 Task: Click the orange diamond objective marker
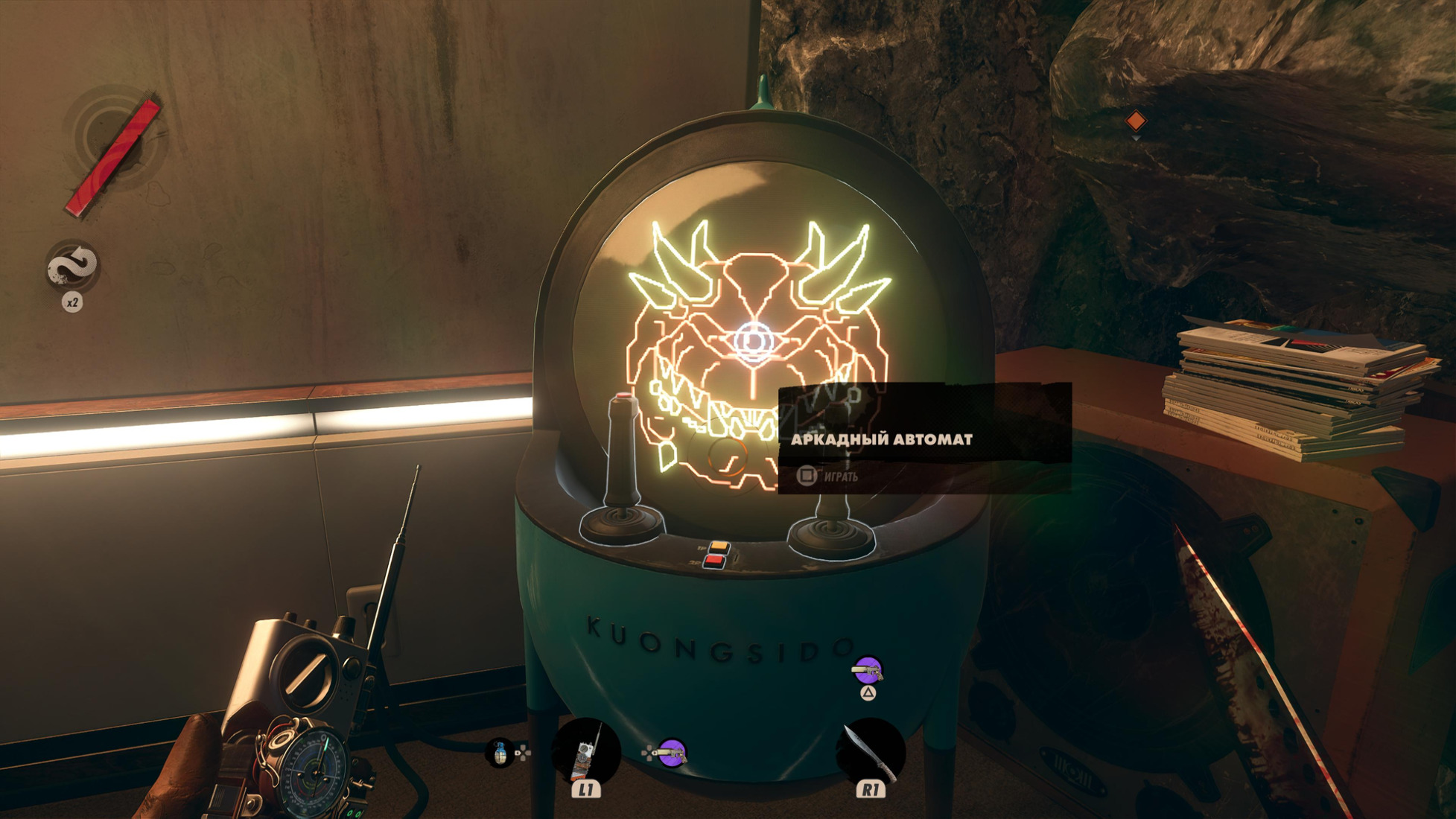(1136, 121)
